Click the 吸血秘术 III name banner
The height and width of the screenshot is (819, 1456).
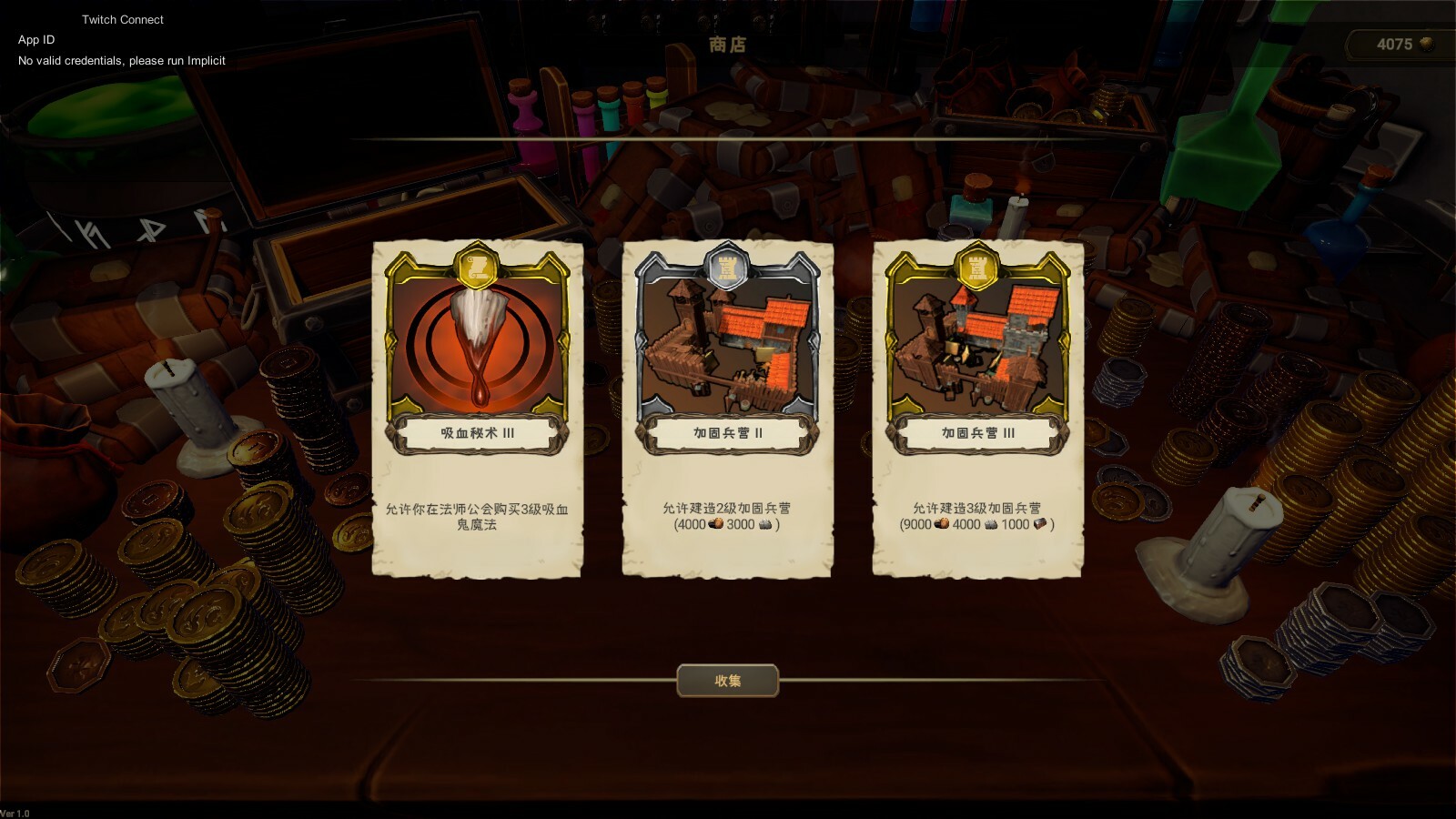point(478,434)
